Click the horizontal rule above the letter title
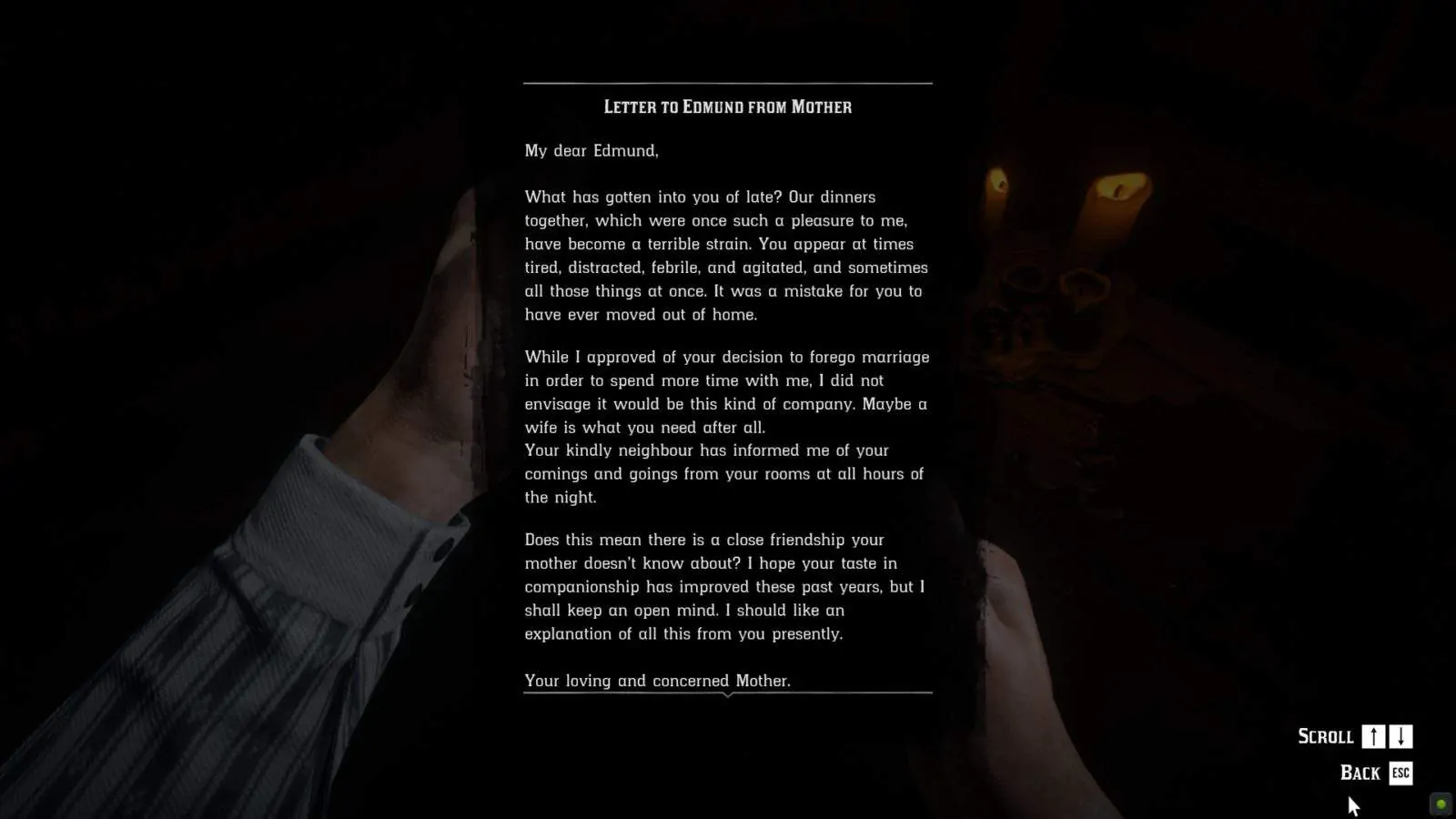The width and height of the screenshot is (1456, 819). tap(727, 83)
